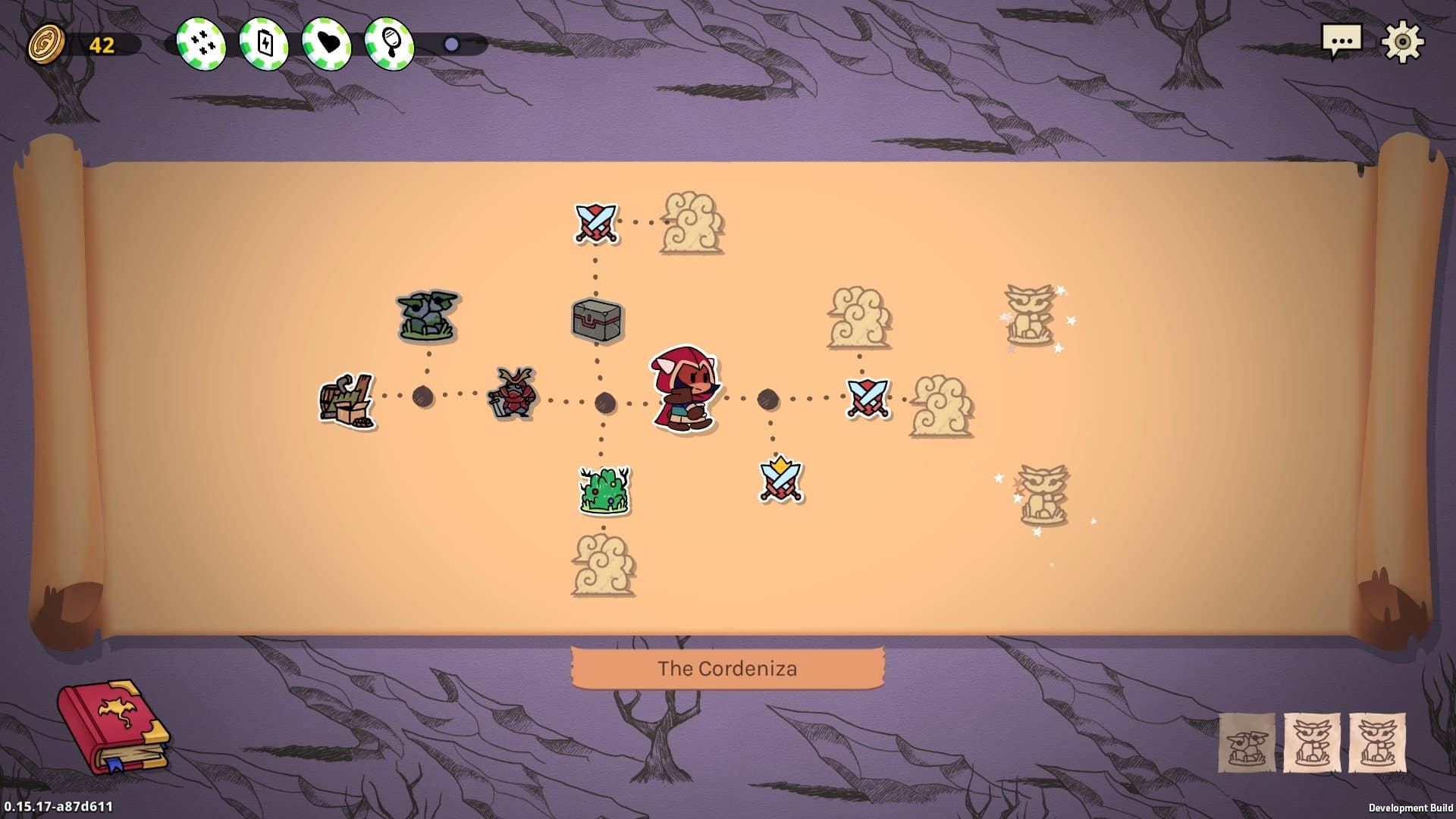Click the battery energy token icon
Viewport: 1456px width, 819px height.
263,42
